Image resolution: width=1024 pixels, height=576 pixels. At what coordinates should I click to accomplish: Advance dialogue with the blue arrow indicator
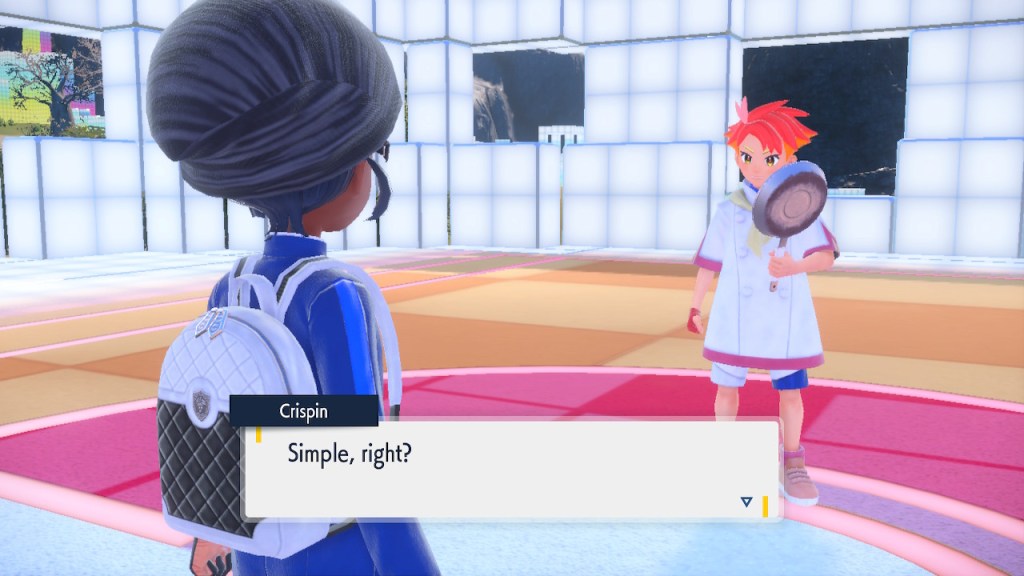746,502
